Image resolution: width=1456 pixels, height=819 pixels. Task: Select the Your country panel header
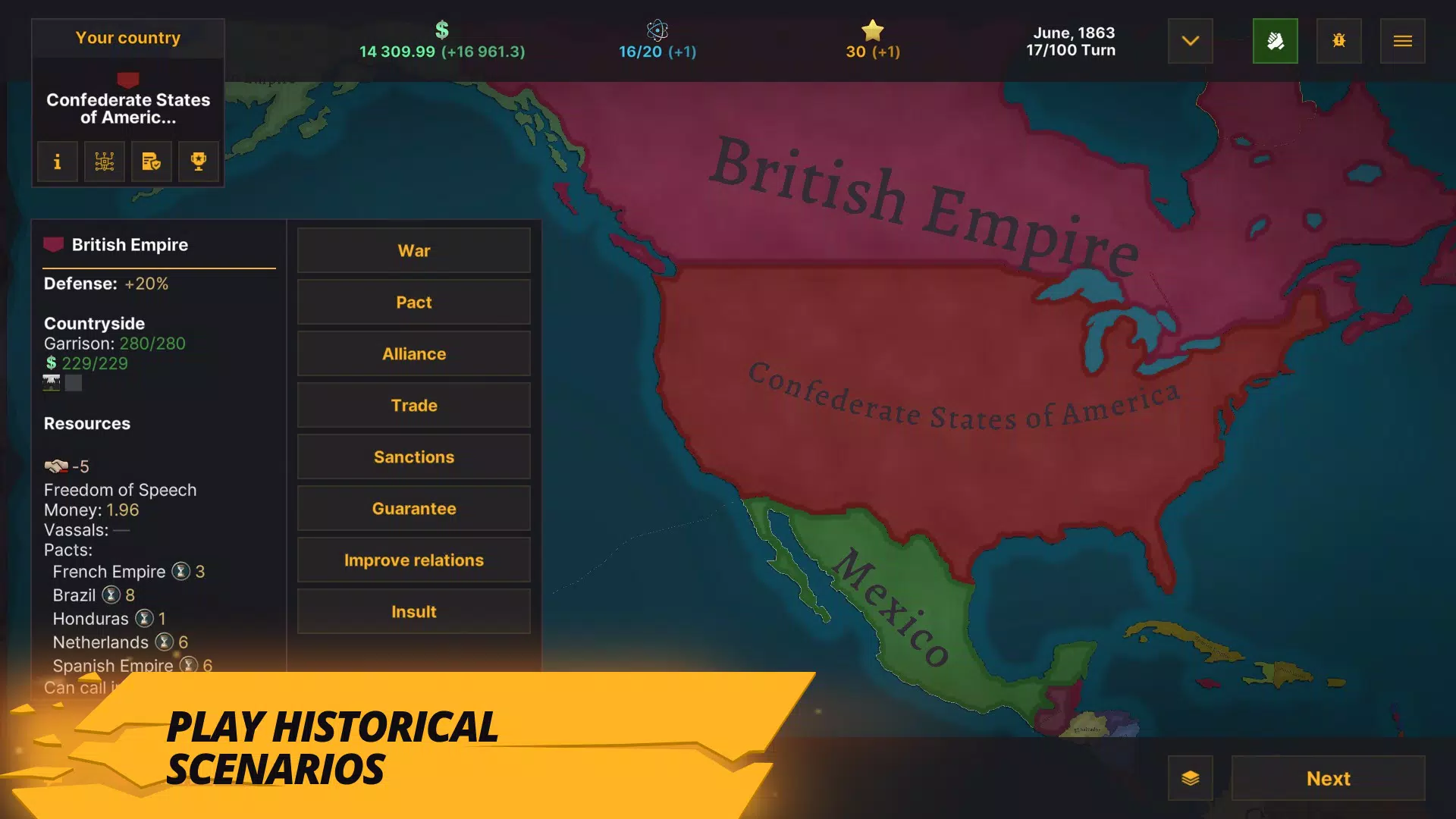[x=127, y=37]
